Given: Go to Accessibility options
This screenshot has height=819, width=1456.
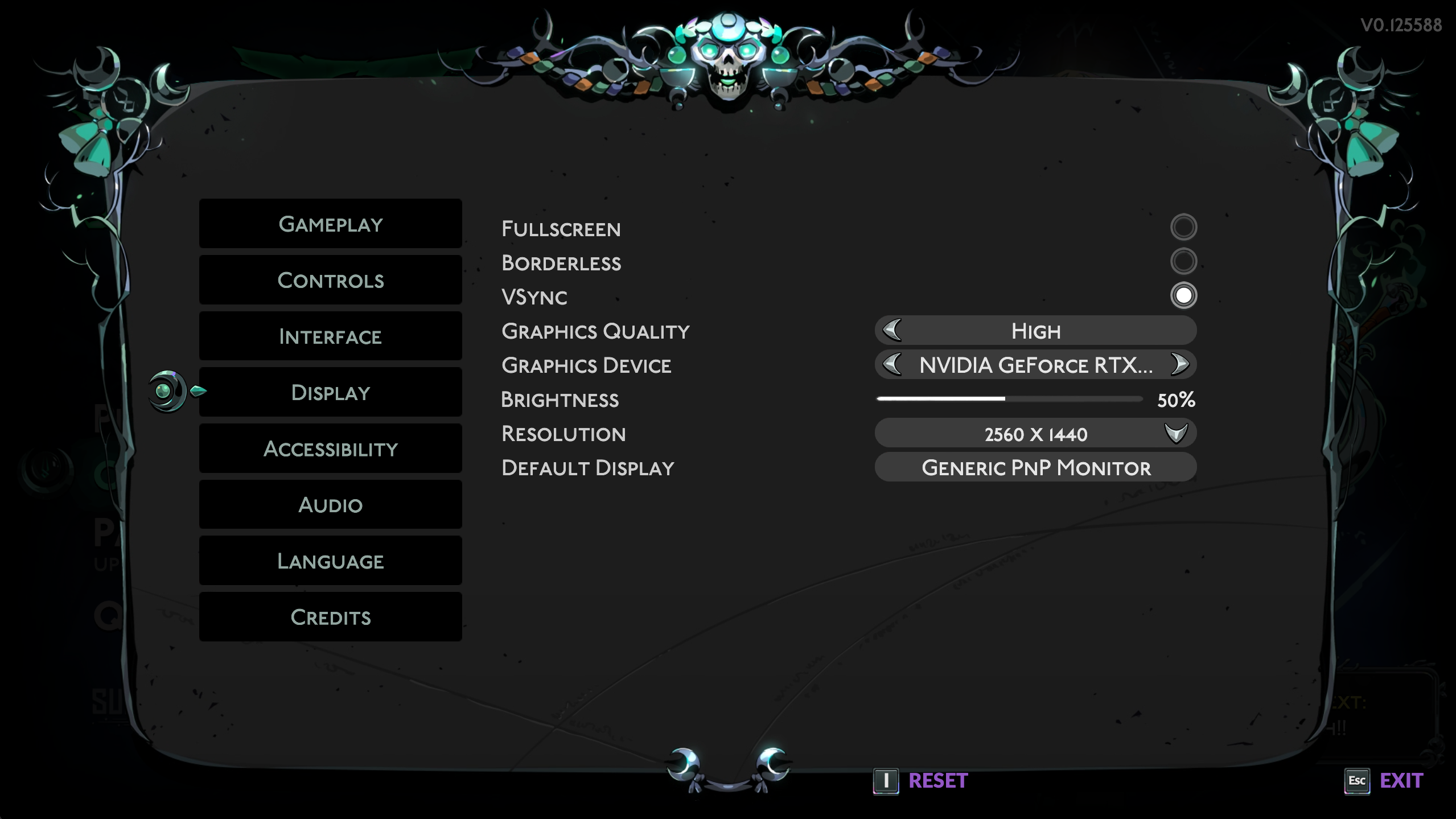Looking at the screenshot, I should click(x=330, y=448).
